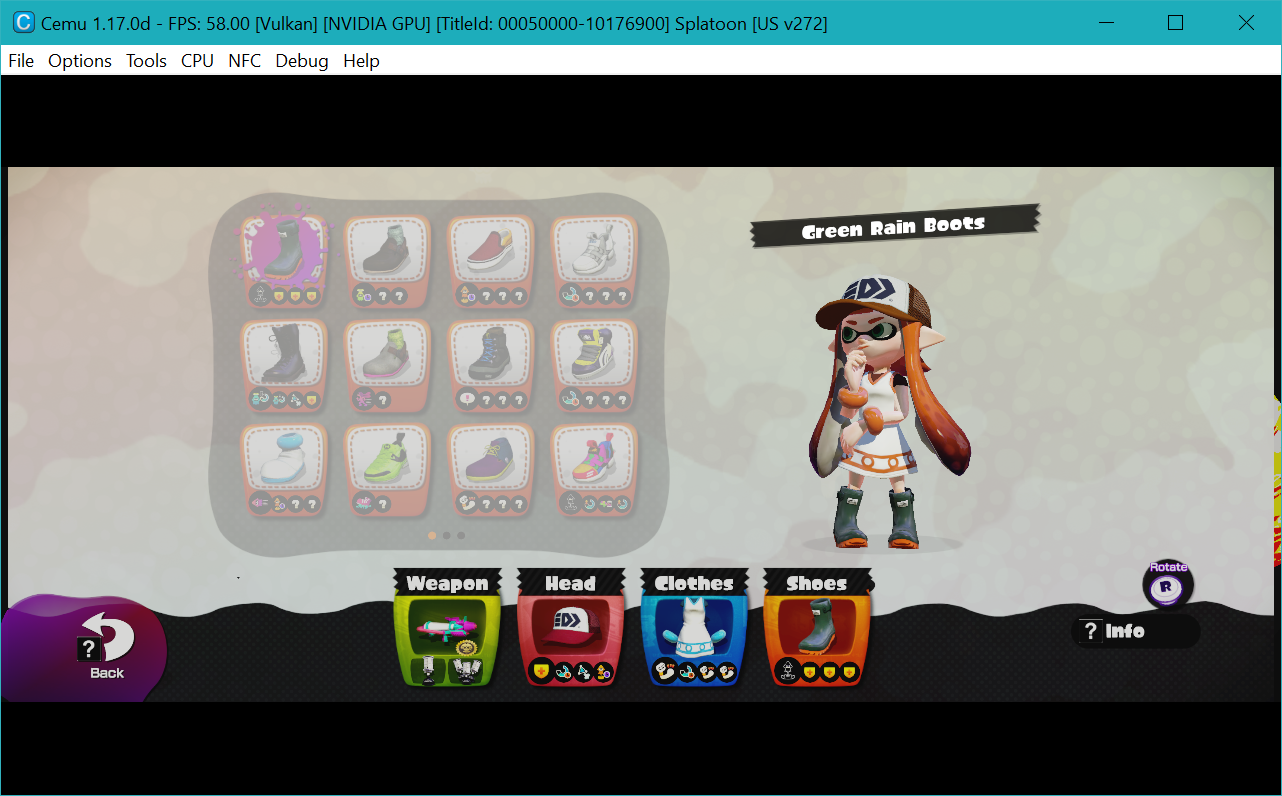The image size is (1282, 796).
Task: Click the first page indicator dot
Action: [x=431, y=535]
